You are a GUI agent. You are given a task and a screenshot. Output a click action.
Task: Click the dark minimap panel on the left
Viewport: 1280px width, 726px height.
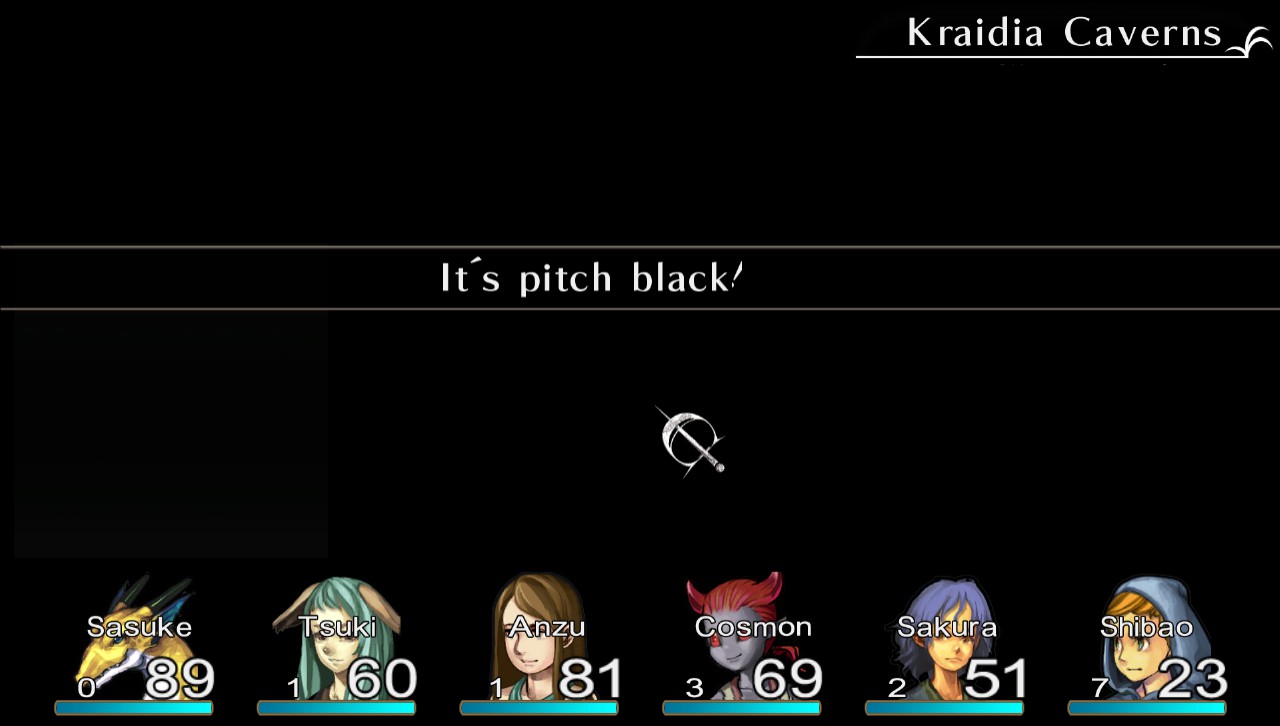pos(170,435)
